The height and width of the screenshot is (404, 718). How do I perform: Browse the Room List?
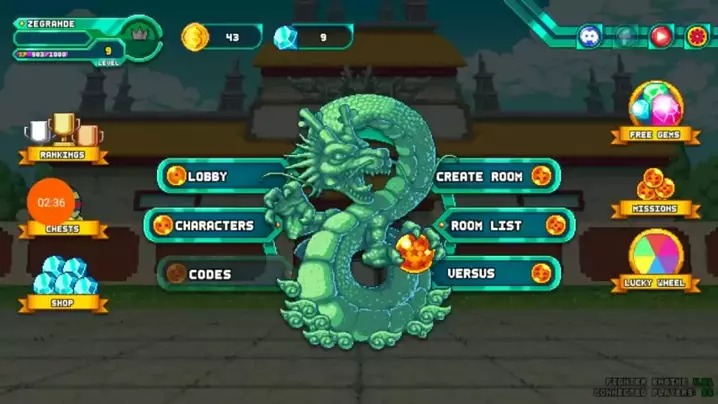click(499, 225)
